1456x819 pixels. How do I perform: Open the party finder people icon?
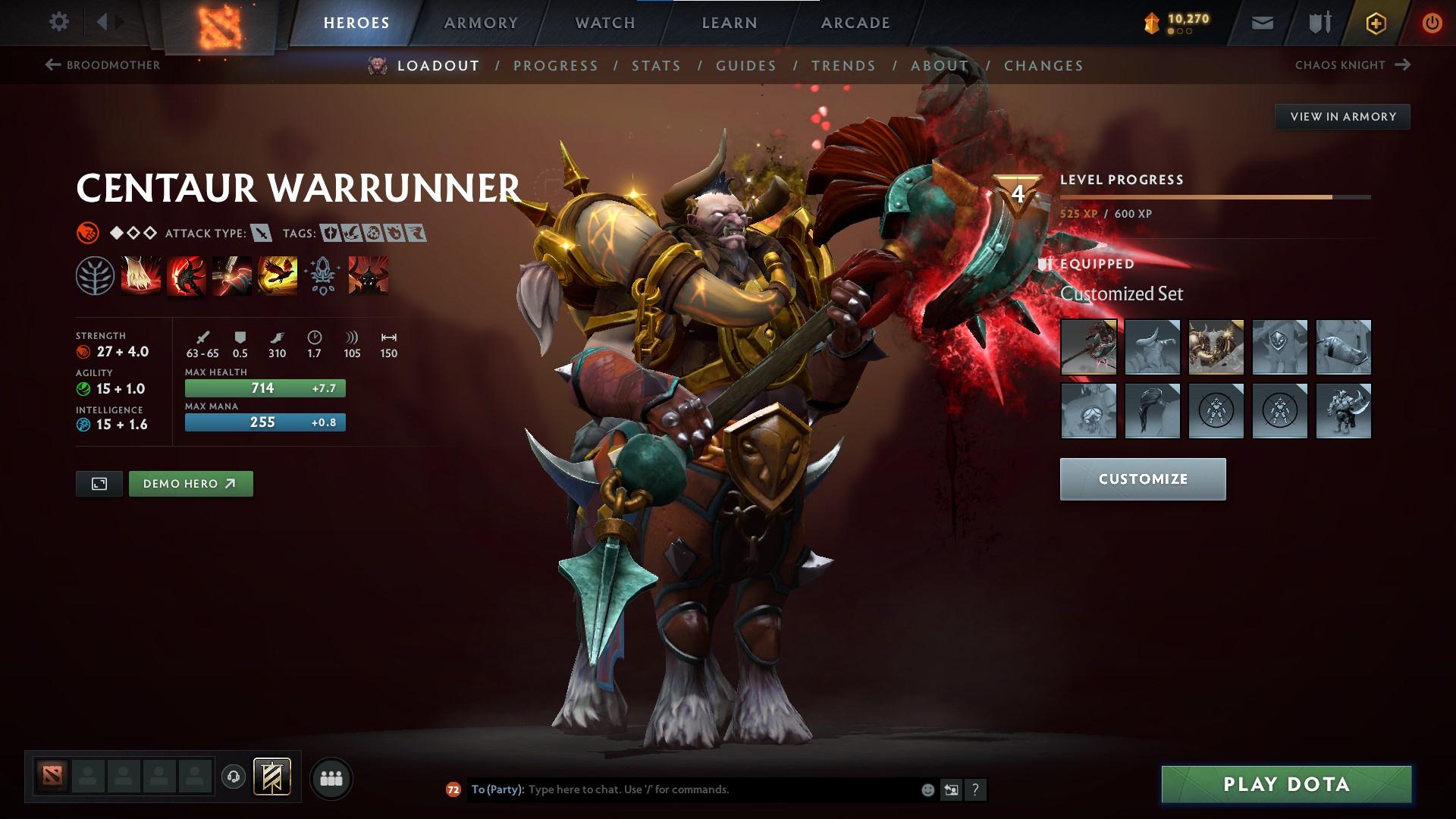pos(331,777)
